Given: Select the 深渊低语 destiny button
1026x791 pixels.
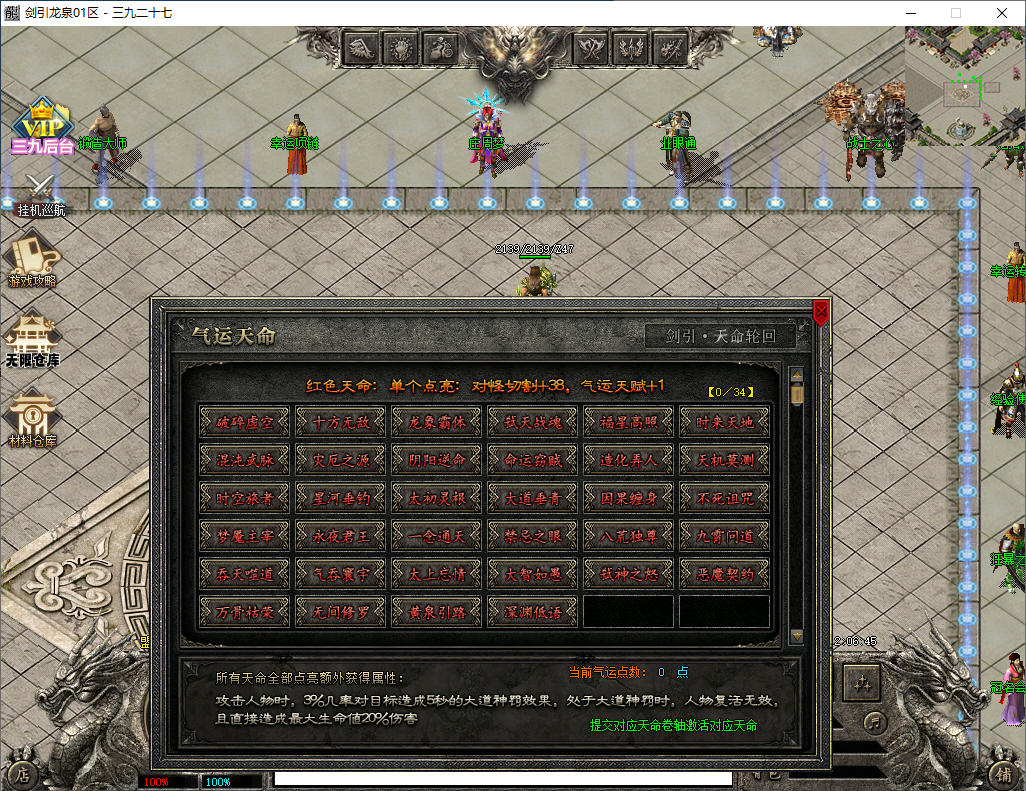Looking at the screenshot, I should pos(533,611).
